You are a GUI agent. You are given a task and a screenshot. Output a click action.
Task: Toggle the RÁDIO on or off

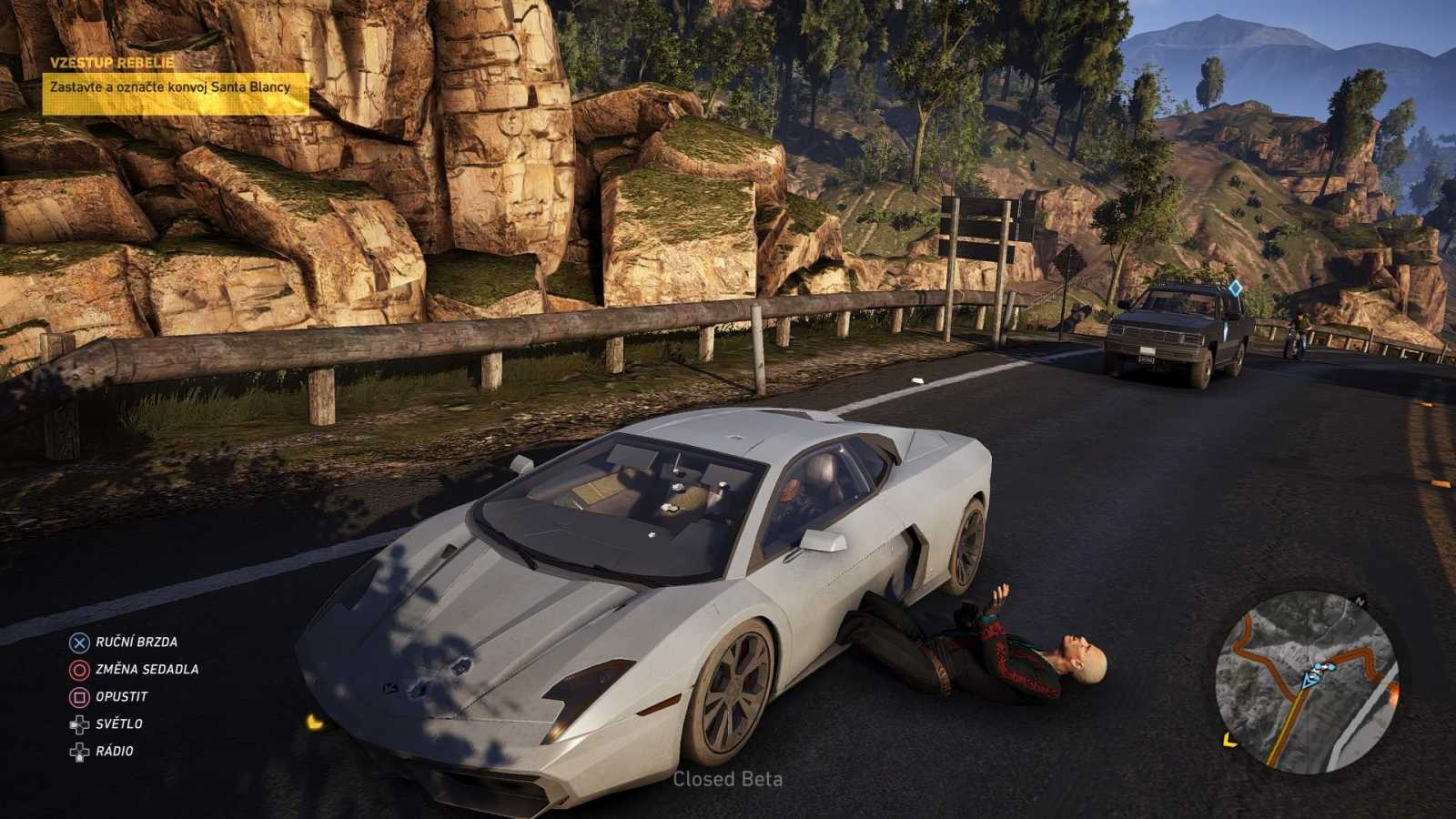113,753
